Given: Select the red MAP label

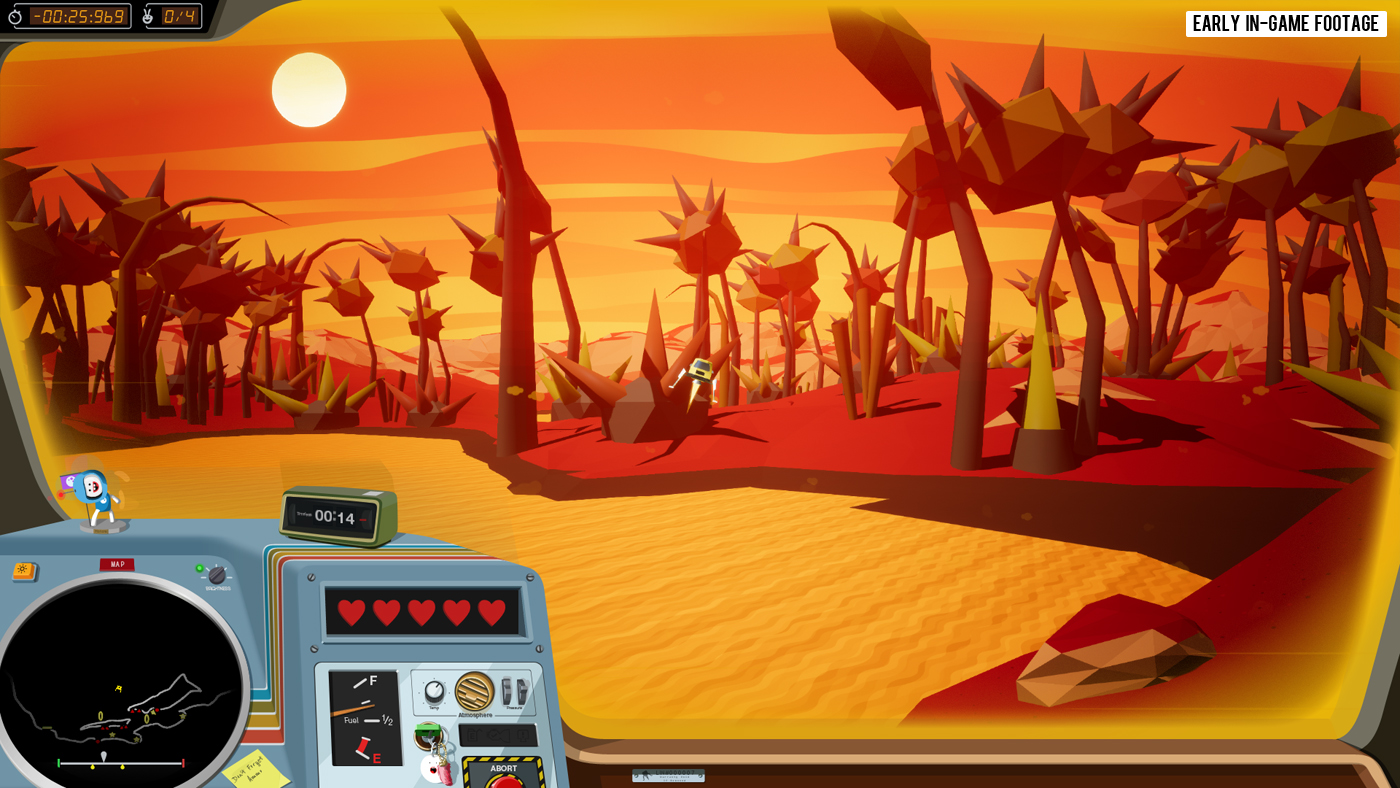Looking at the screenshot, I should tap(117, 564).
